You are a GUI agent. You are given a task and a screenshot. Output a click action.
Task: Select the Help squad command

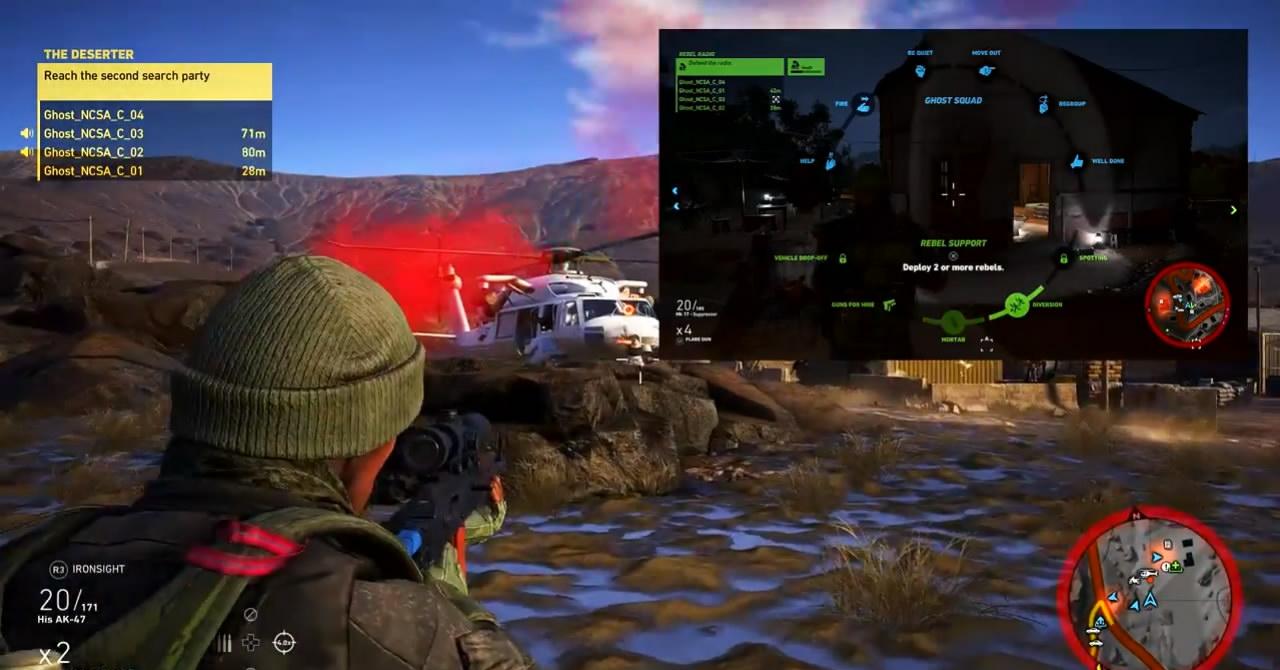tap(831, 160)
